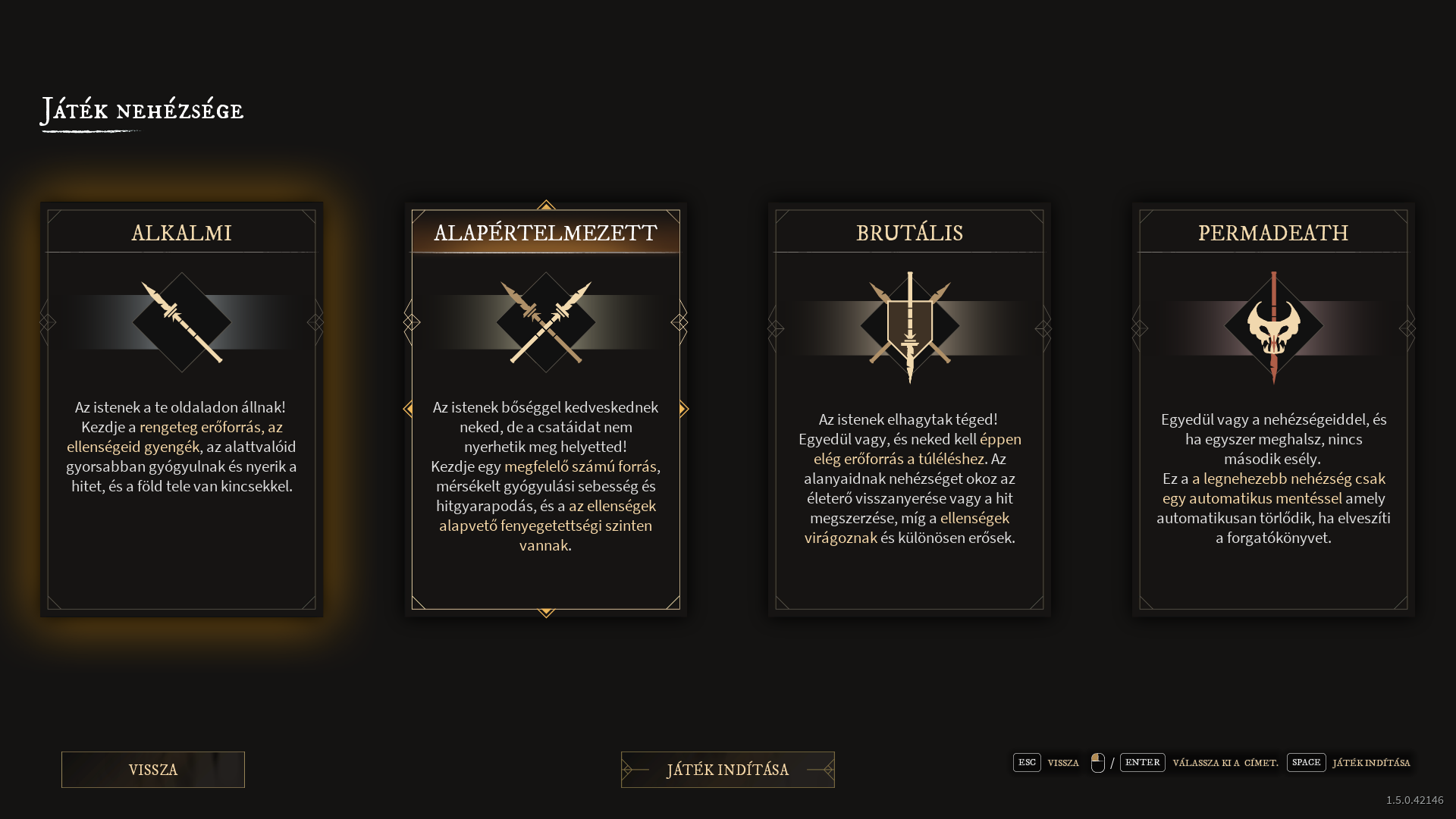The width and height of the screenshot is (1456, 819).
Task: Click the Vissza back button
Action: click(x=153, y=770)
